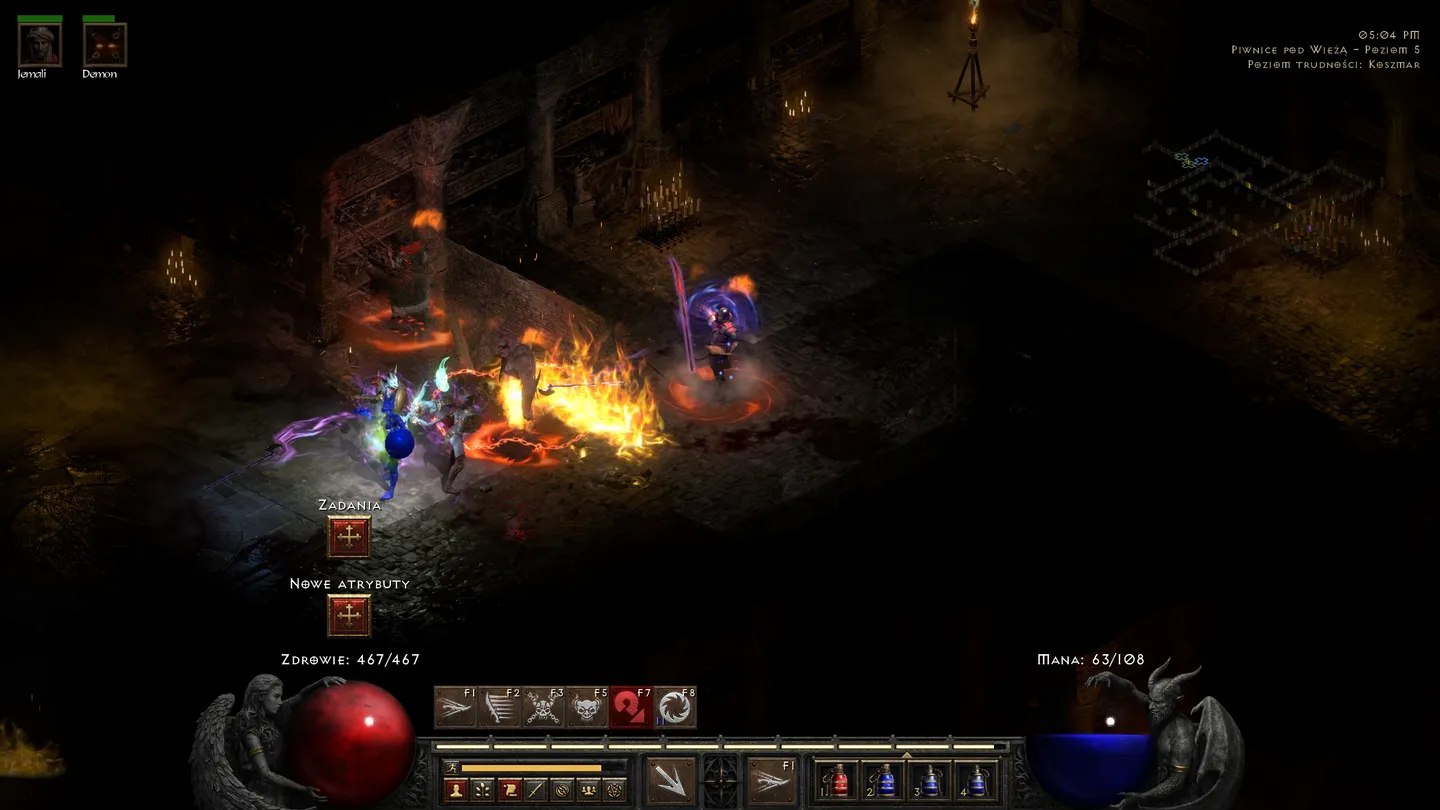Screen dimensions: 1440x810
Task: Open the skill tree branch icon
Action: pyautogui.click(x=483, y=790)
